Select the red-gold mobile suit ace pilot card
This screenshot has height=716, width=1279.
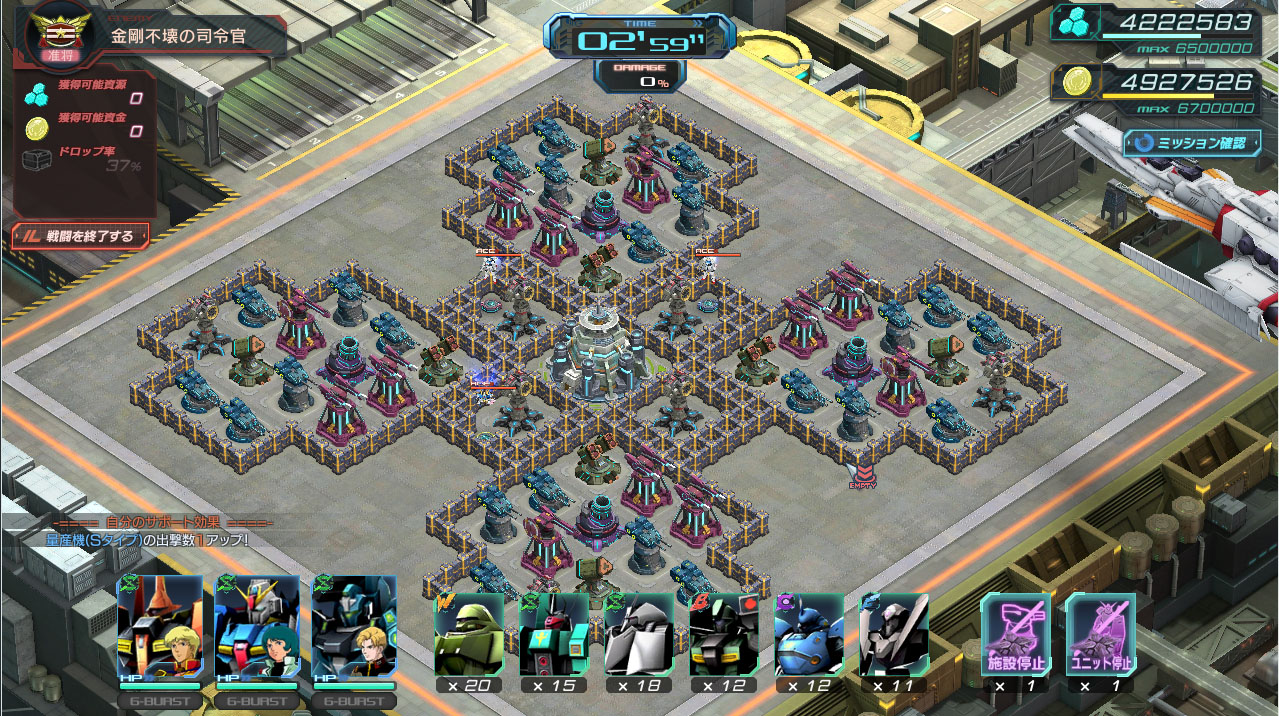pos(160,628)
